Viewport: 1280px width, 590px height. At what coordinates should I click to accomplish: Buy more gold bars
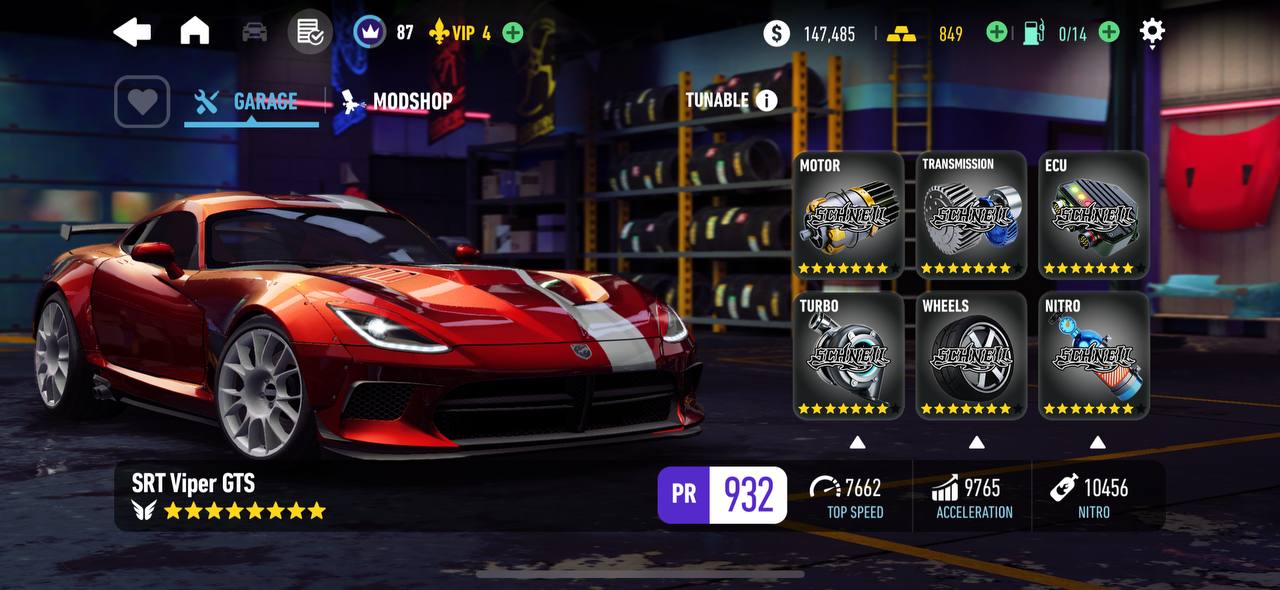coord(996,33)
